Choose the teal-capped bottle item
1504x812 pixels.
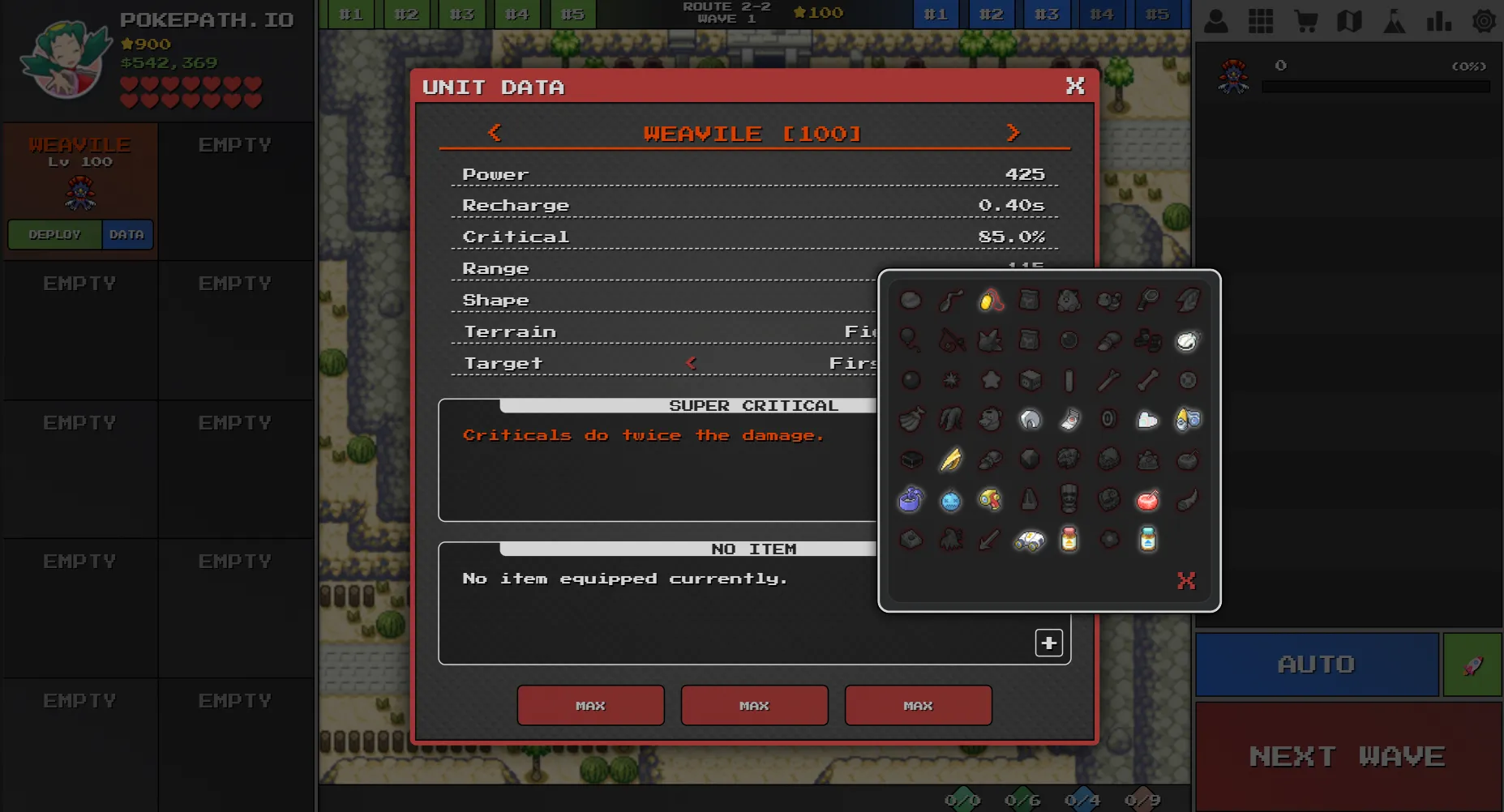pyautogui.click(x=1147, y=540)
